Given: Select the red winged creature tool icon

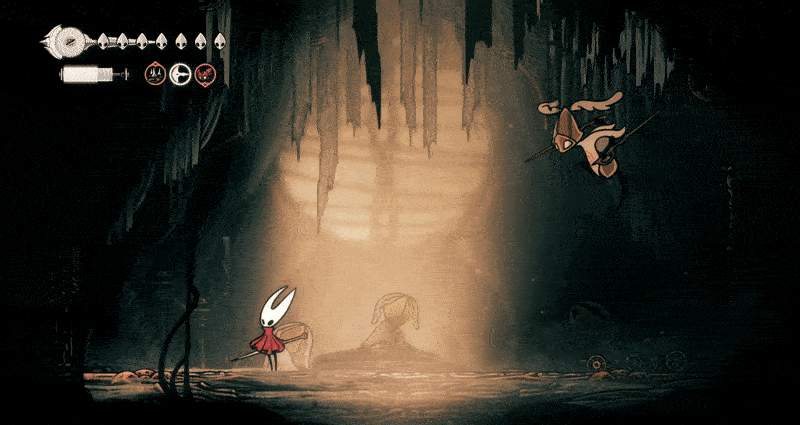Looking at the screenshot, I should [x=205, y=73].
